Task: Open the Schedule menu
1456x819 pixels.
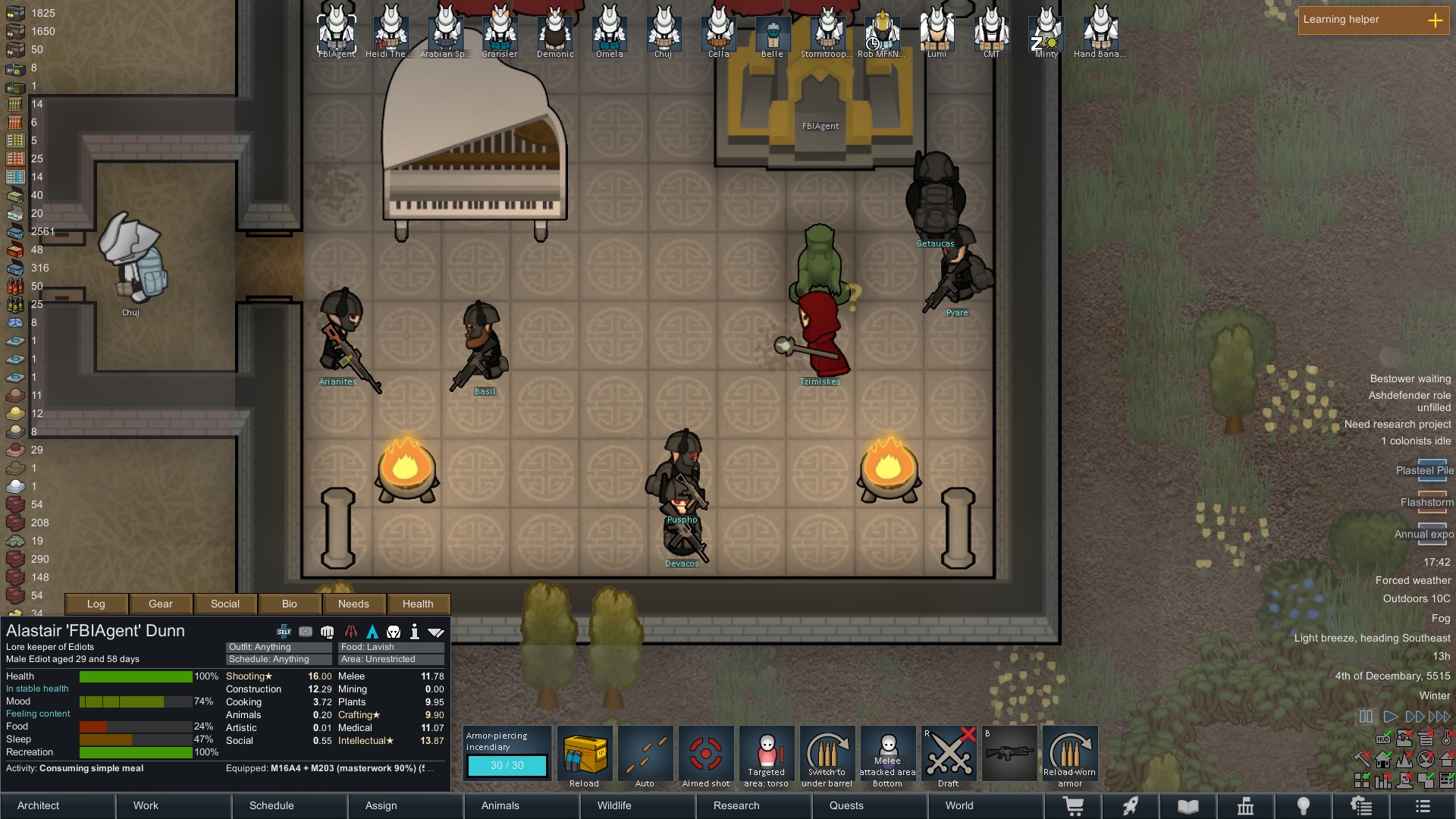Action: (290, 805)
